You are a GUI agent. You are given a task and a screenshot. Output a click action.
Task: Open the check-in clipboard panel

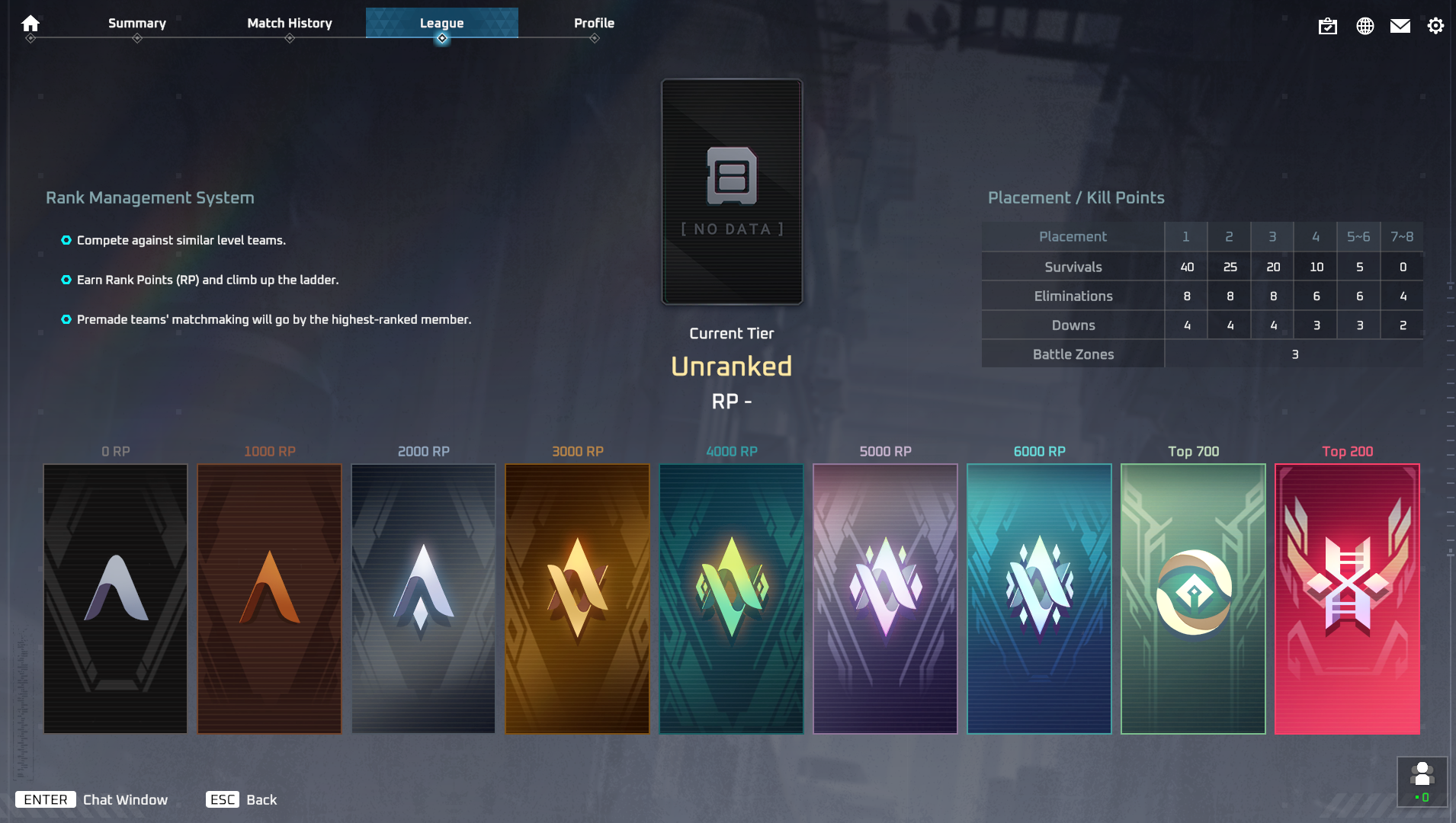click(1329, 25)
